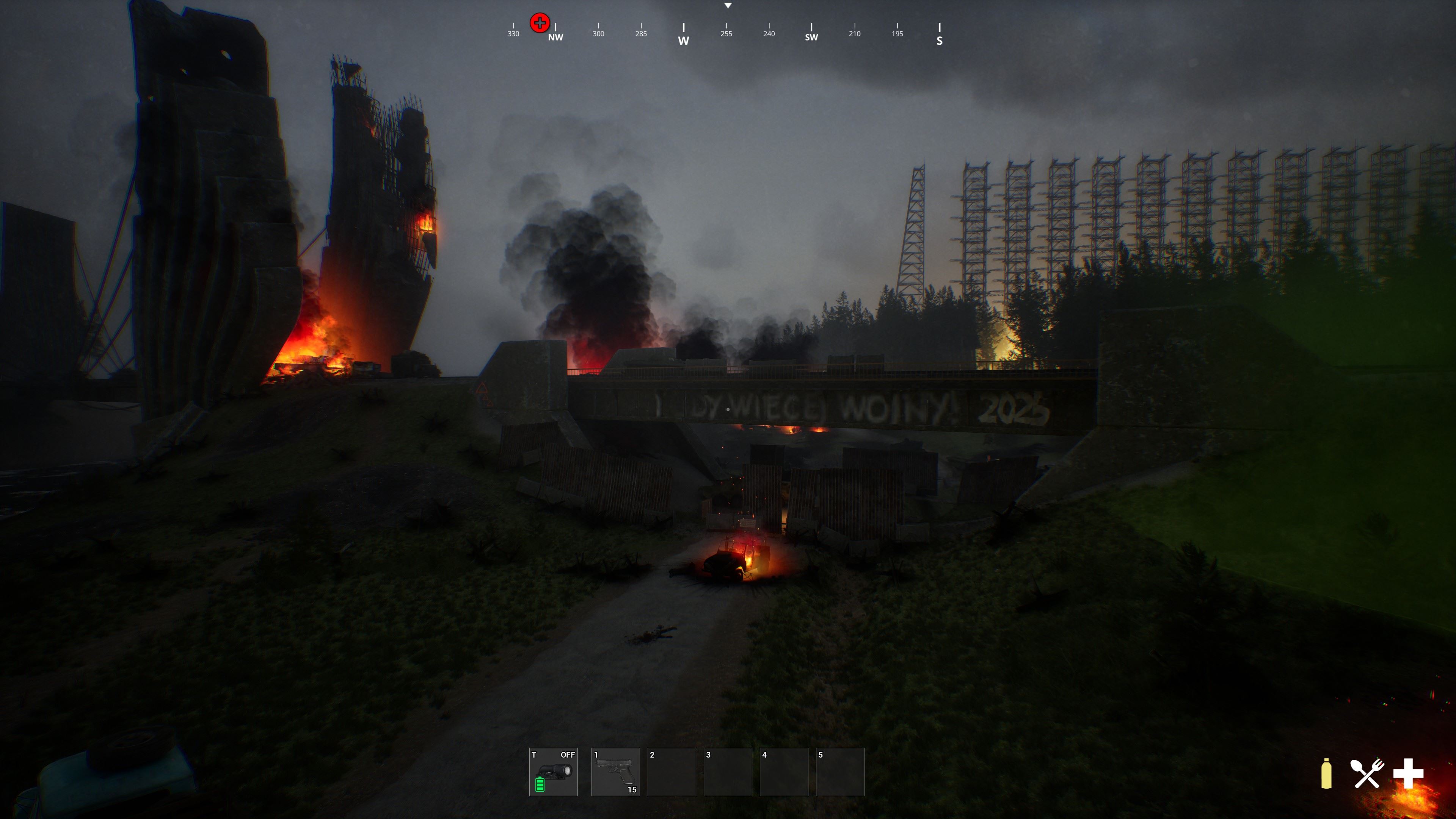This screenshot has width=1456, height=819.
Task: Select the pistol in hotbar slot 1
Action: pos(615,772)
